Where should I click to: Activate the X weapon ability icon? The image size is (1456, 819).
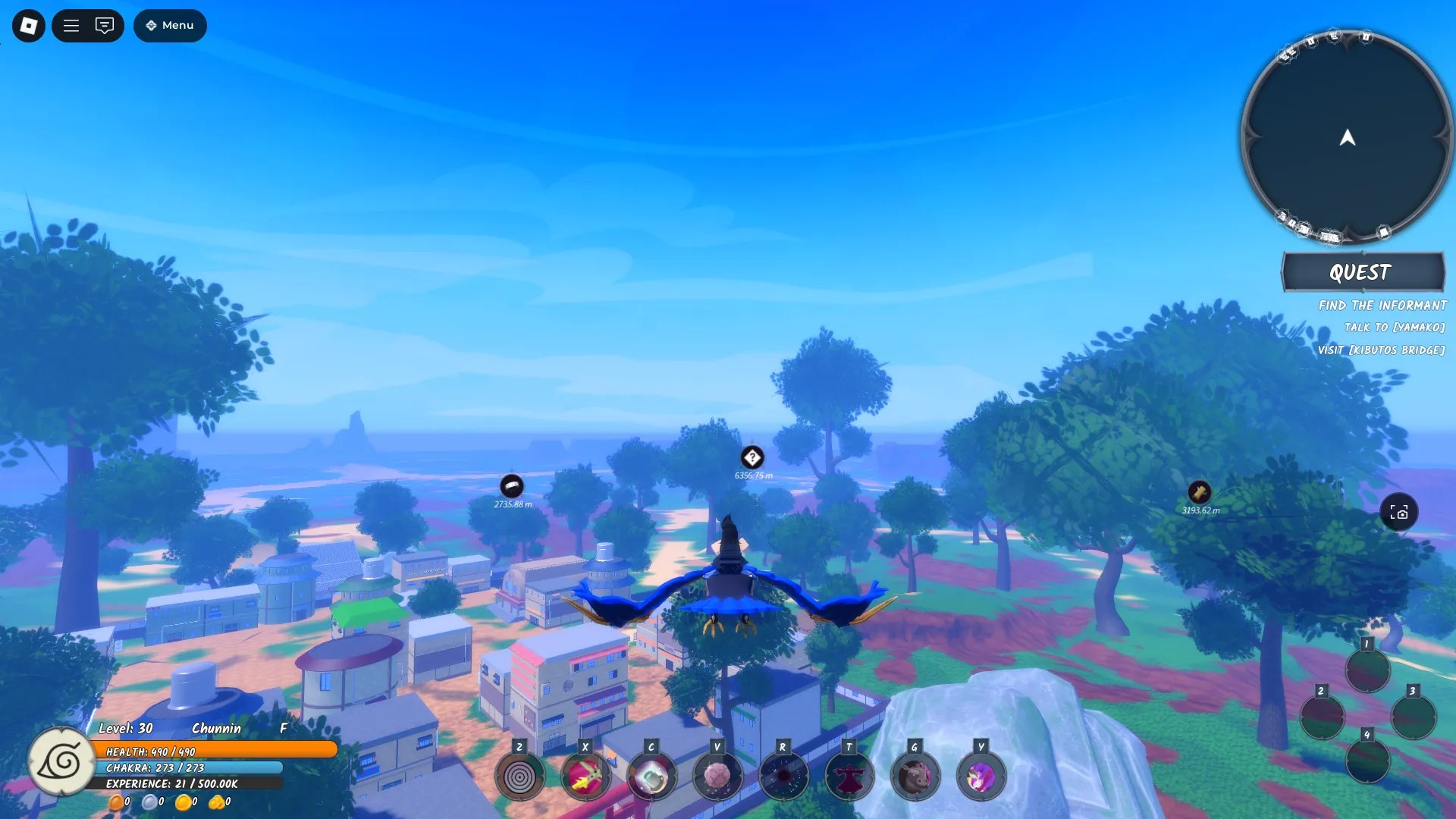[586, 777]
